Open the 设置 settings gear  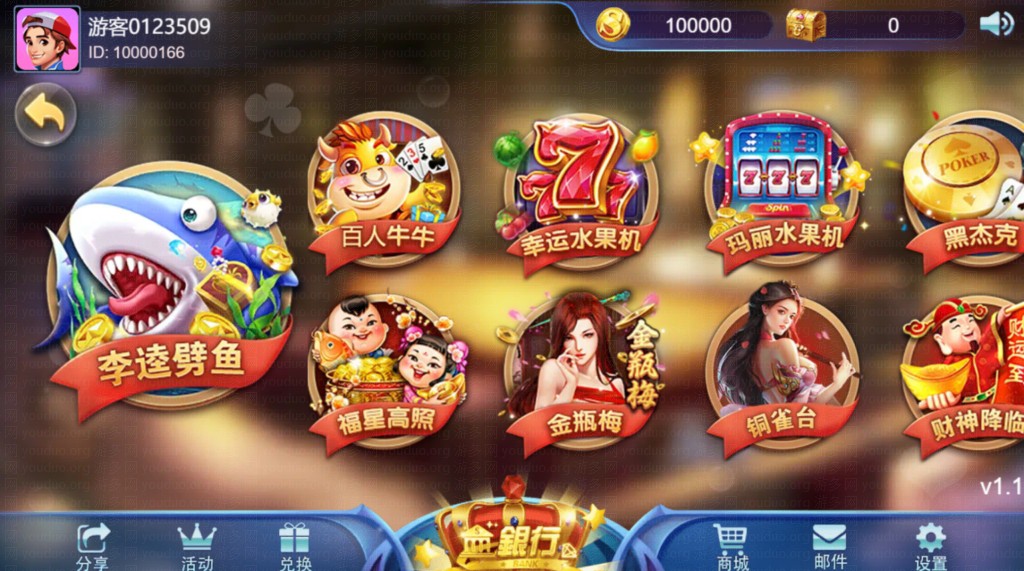coord(930,545)
